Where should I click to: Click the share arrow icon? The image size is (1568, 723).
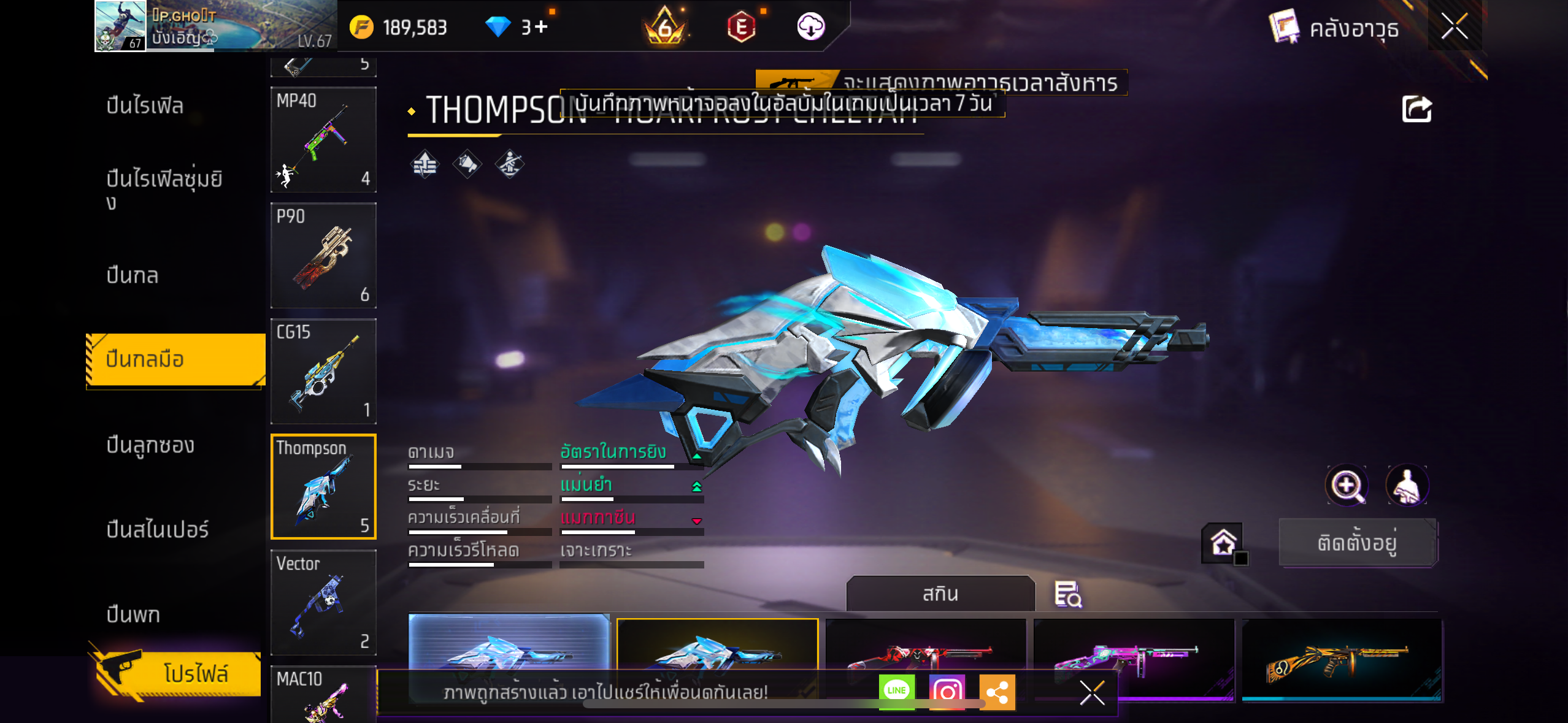tap(1416, 110)
